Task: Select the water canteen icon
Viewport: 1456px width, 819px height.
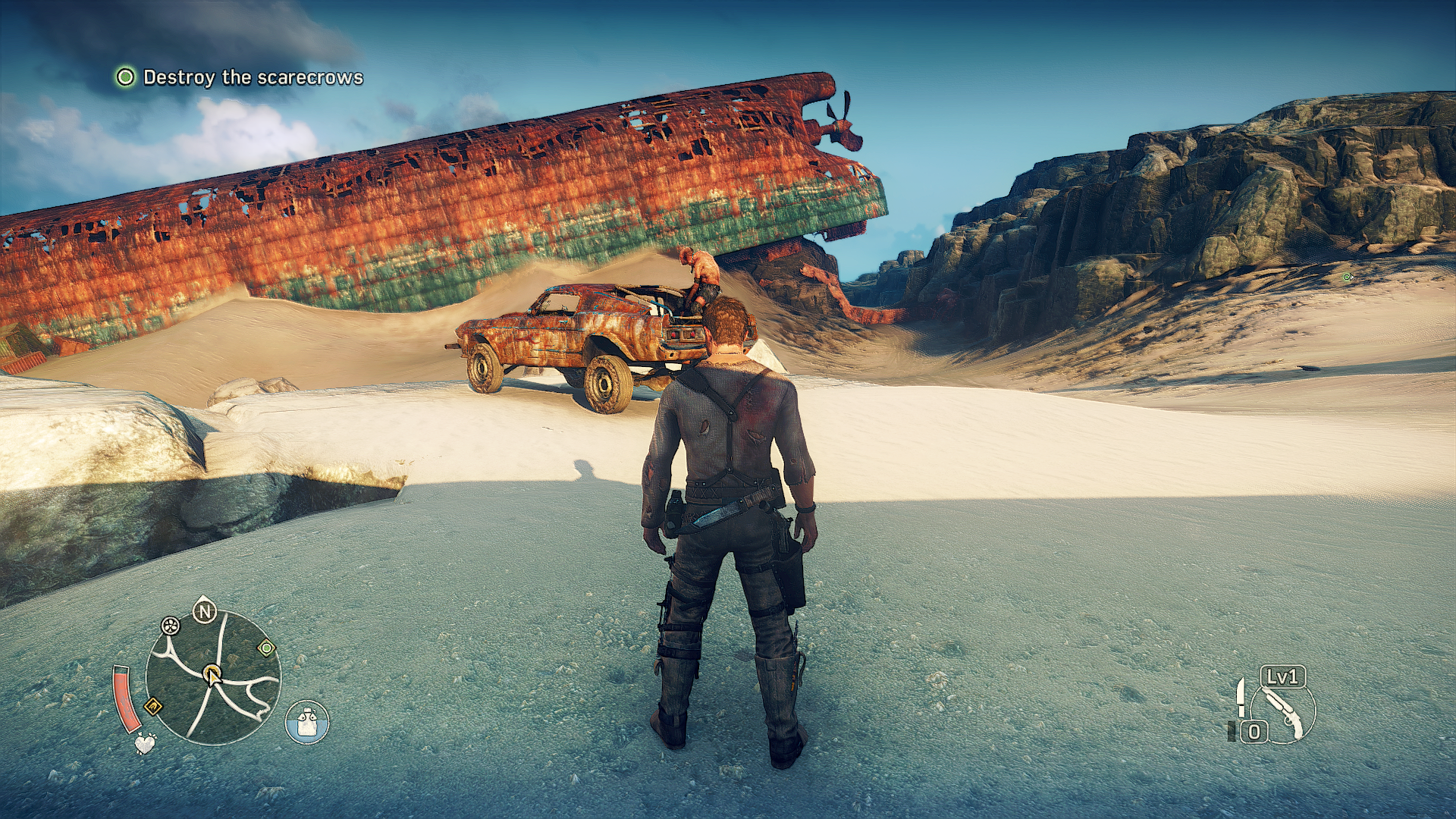Action: [x=307, y=722]
